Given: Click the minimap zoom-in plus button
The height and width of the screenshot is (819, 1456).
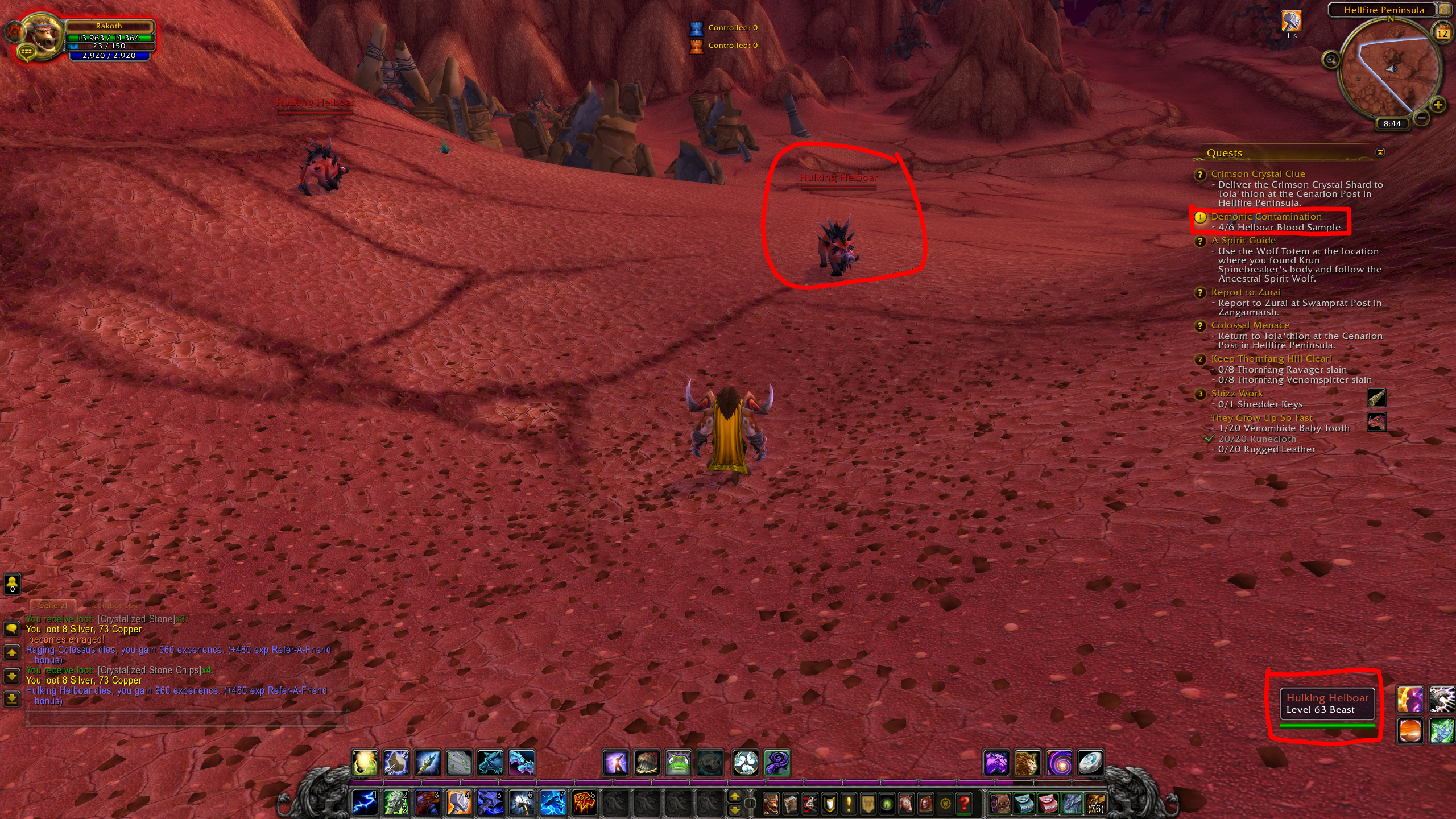Looking at the screenshot, I should [x=1438, y=105].
